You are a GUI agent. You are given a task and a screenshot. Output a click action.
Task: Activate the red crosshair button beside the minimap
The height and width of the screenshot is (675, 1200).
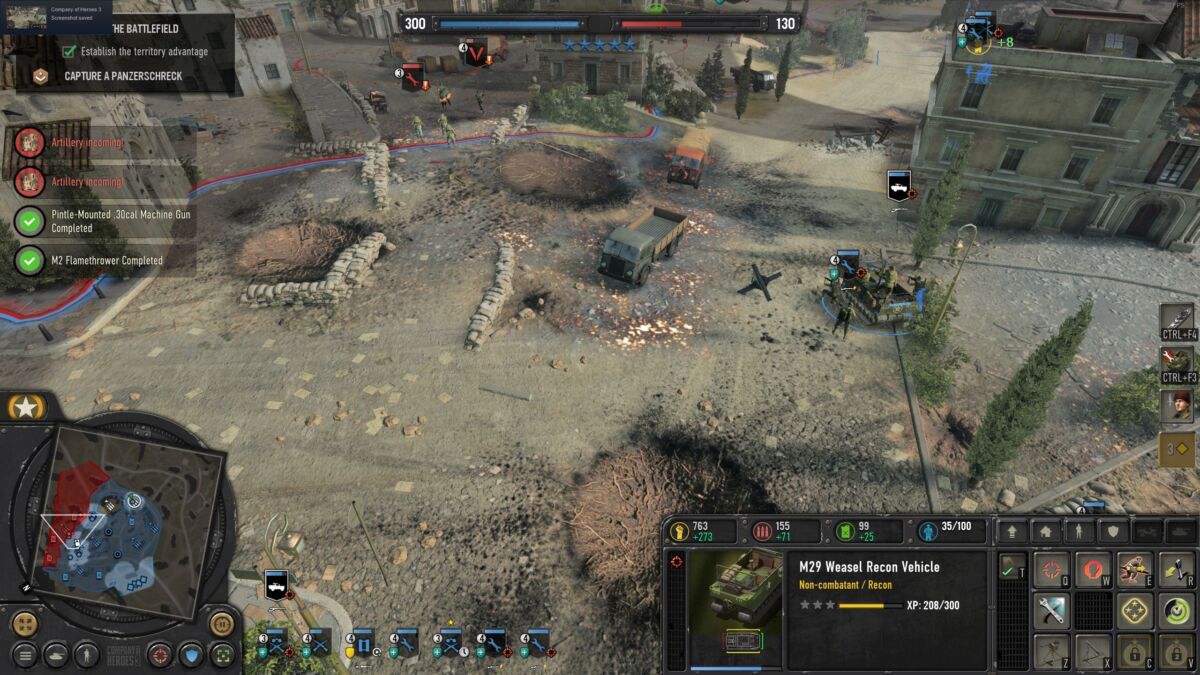pos(160,656)
